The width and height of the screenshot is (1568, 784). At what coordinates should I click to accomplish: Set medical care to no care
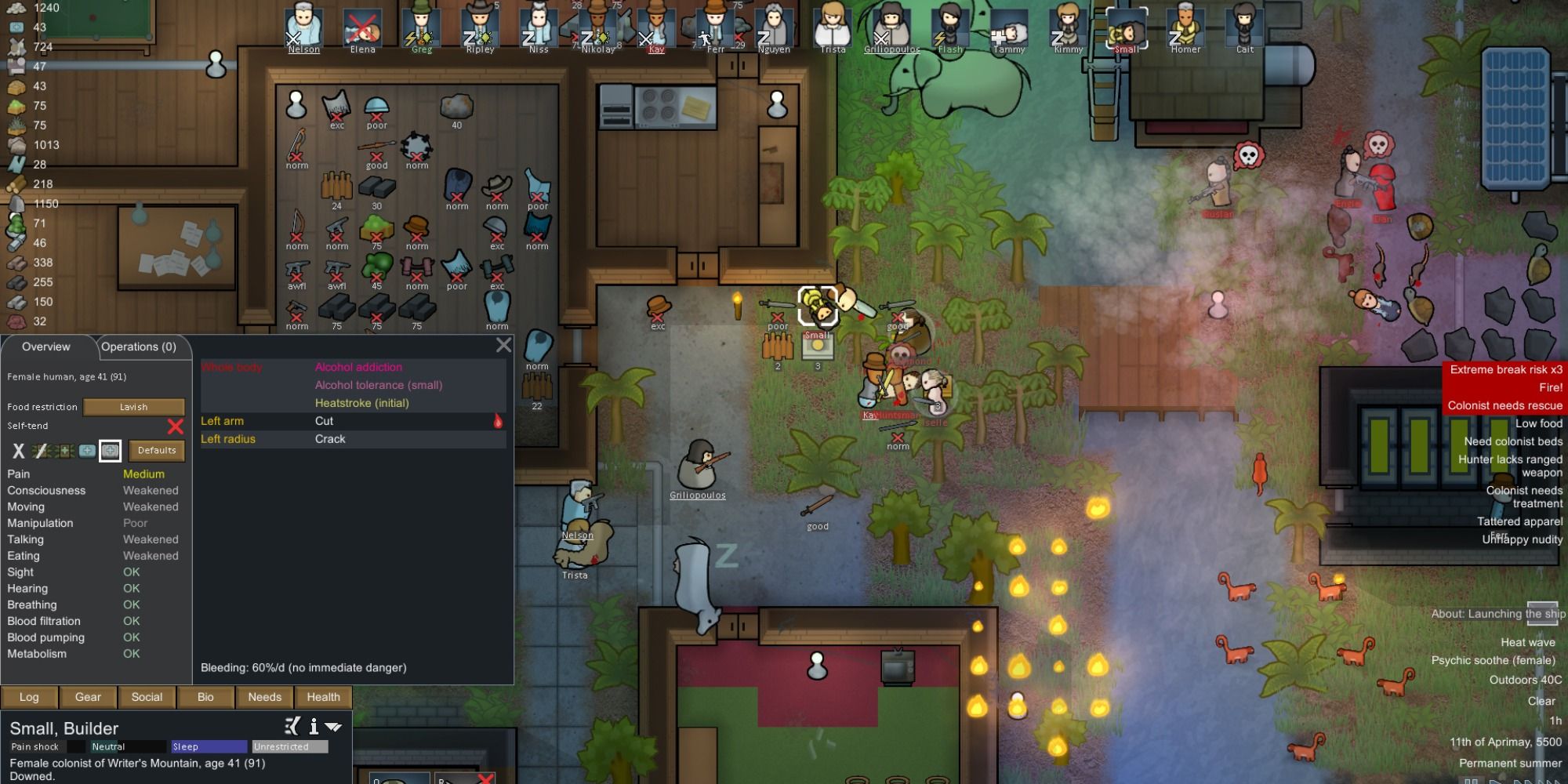click(x=18, y=451)
